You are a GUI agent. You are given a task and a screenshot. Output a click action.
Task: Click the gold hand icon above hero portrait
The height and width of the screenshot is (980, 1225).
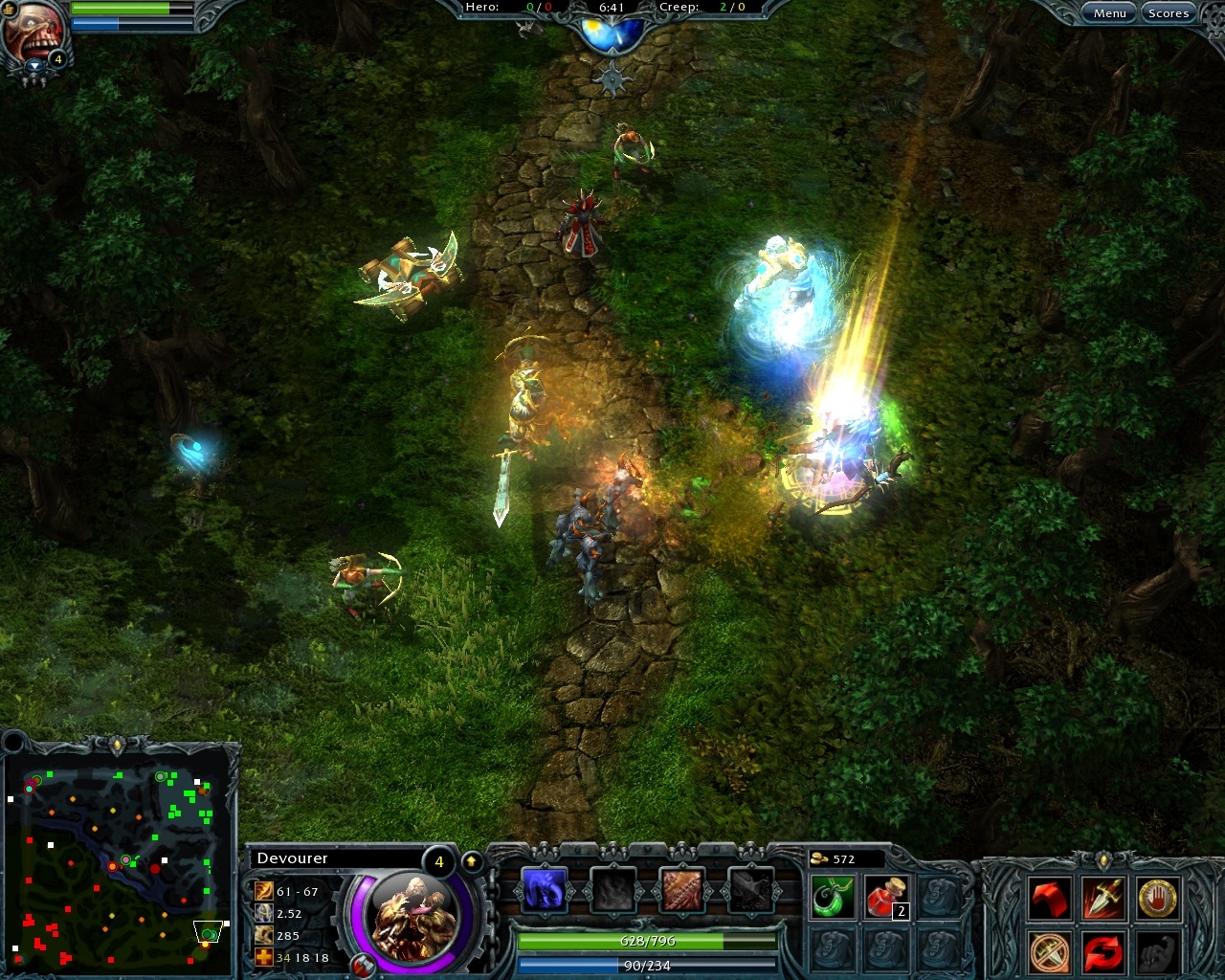coord(10,11)
